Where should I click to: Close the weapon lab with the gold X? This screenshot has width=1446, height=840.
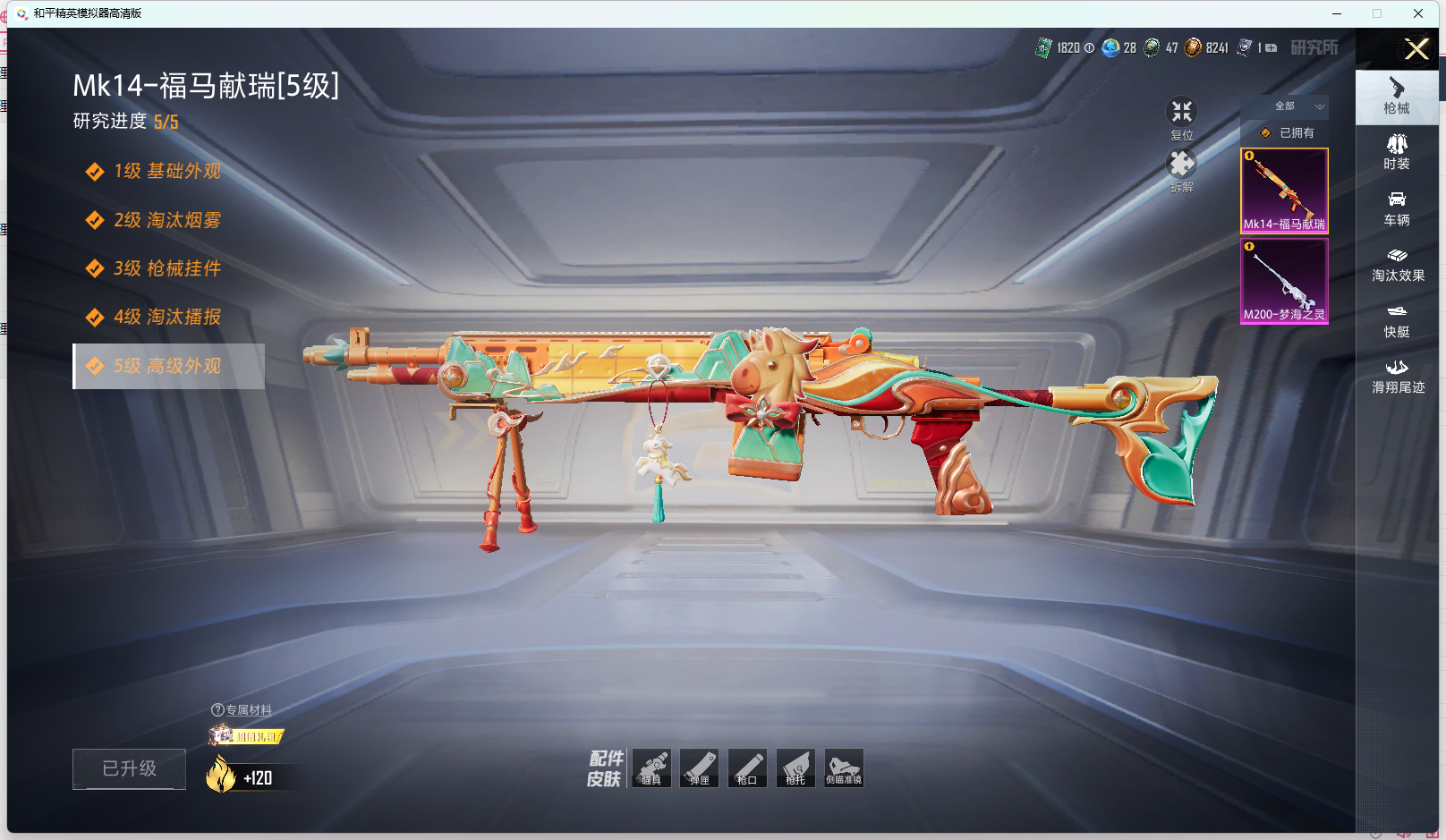[1416, 49]
